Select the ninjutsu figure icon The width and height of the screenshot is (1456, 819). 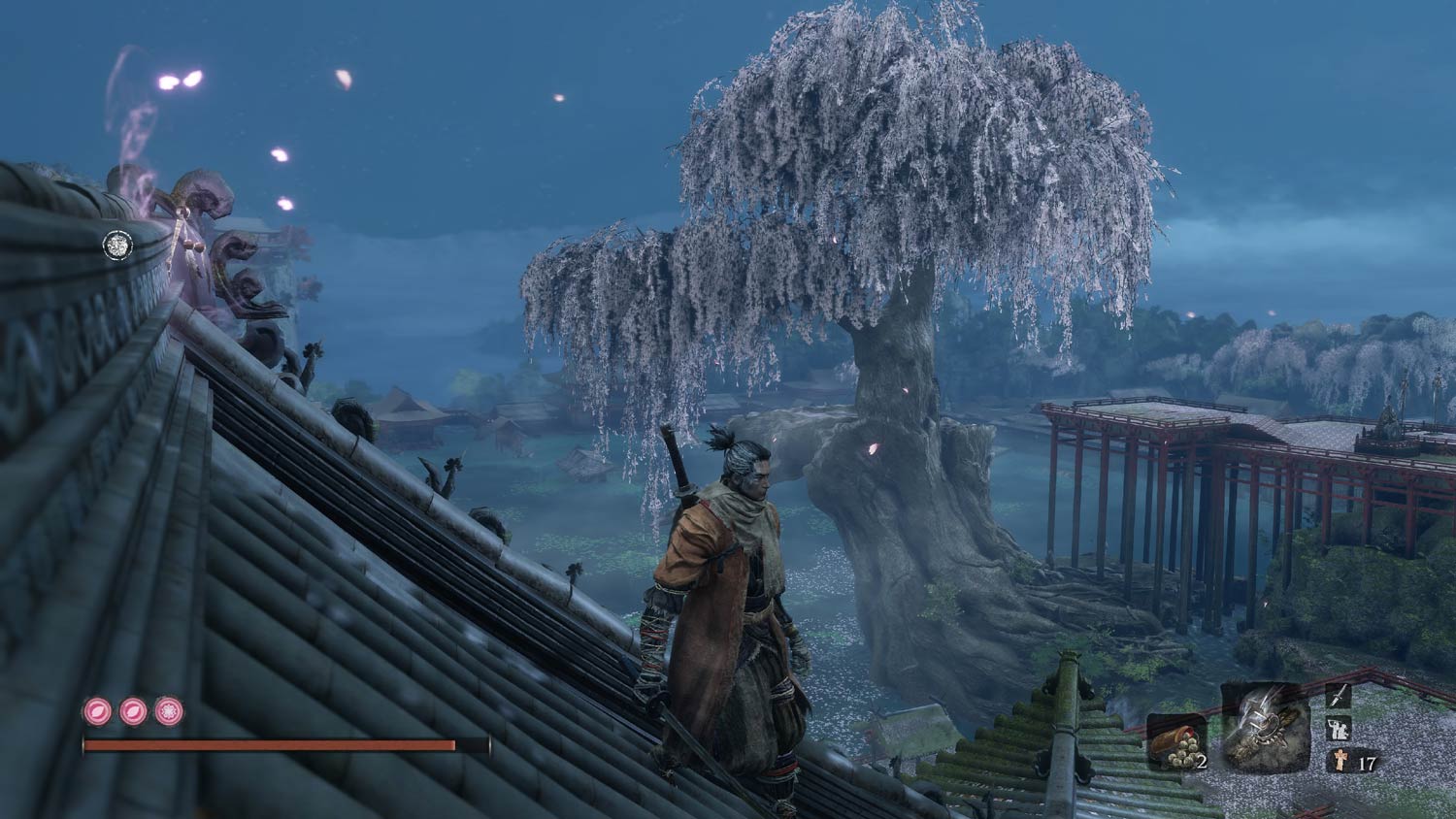click(x=1339, y=728)
